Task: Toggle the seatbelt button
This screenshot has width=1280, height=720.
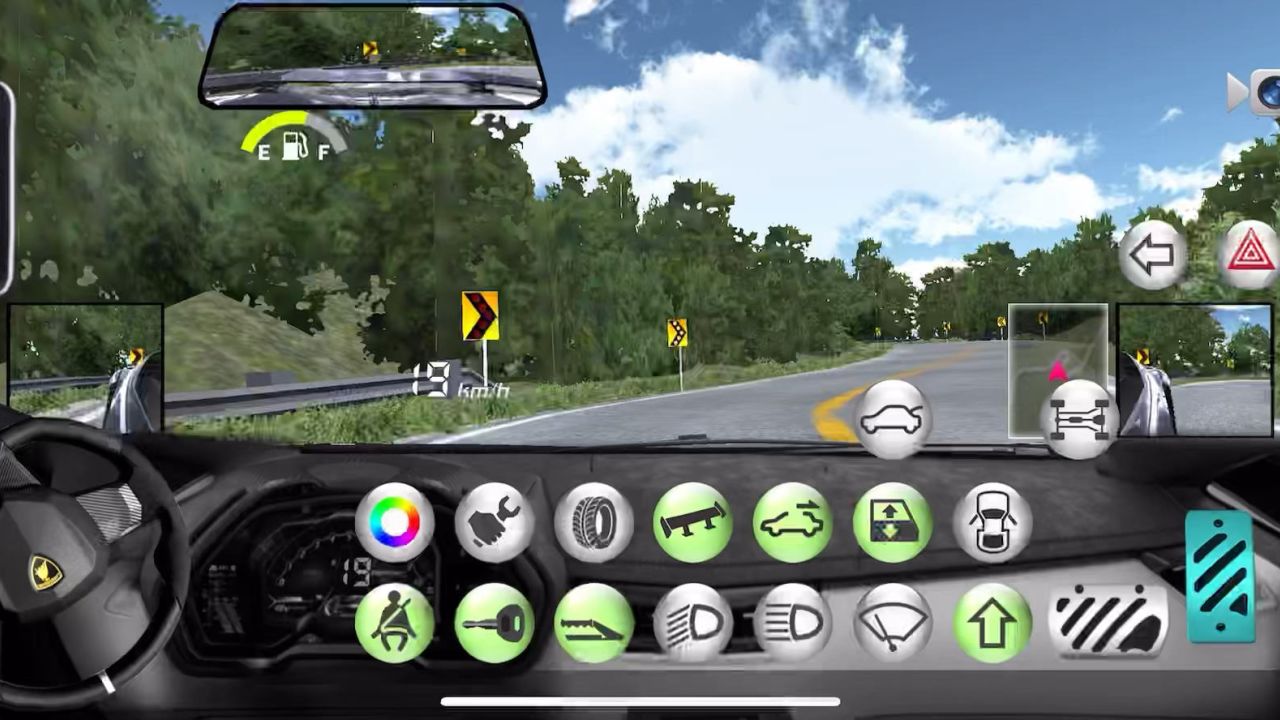Action: pos(395,622)
